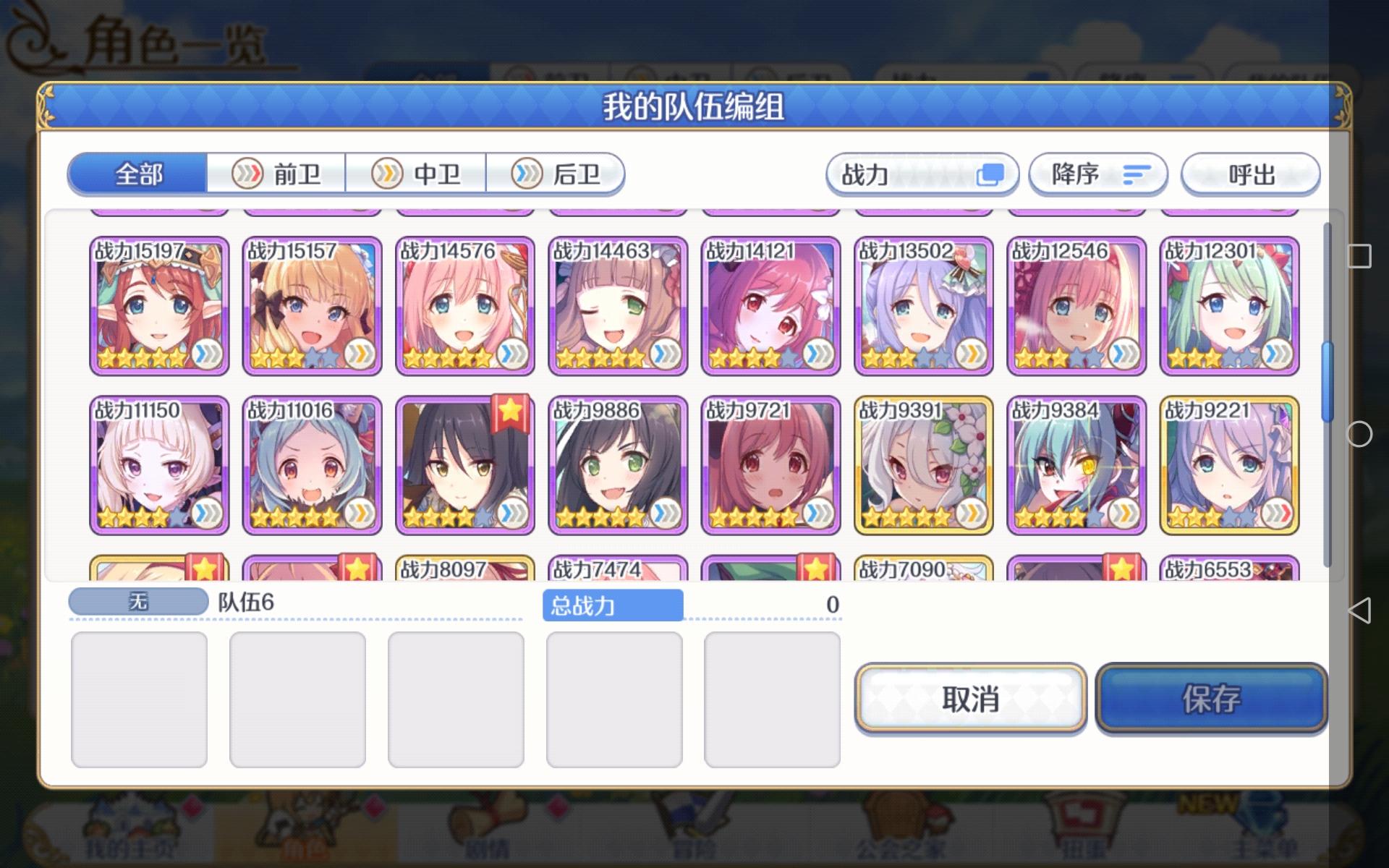The height and width of the screenshot is (868, 1389).
Task: Click the first empty team slot
Action: (139, 698)
